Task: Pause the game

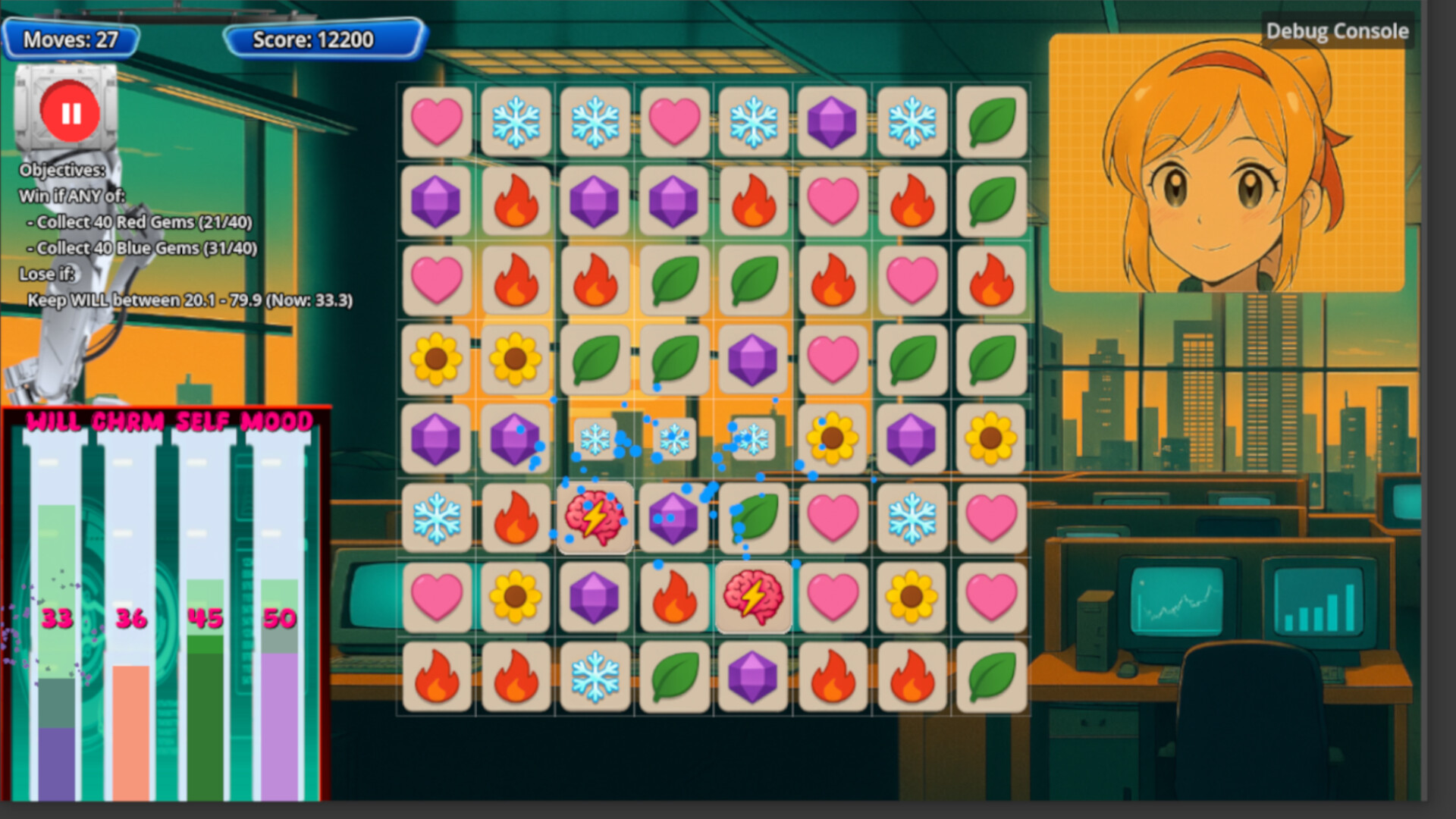Action: coord(69,111)
